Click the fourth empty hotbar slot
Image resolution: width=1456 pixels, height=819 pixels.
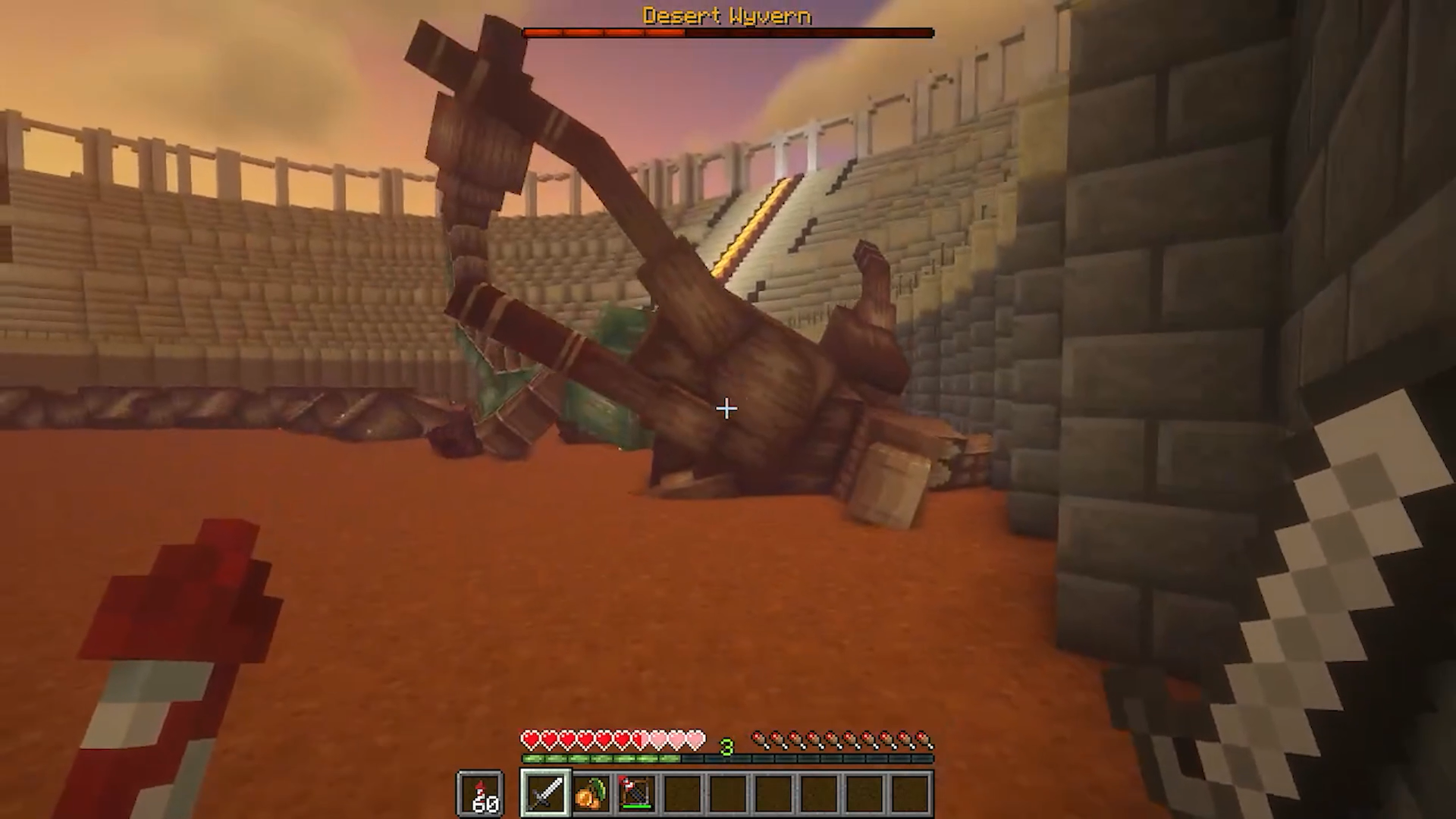[680, 793]
